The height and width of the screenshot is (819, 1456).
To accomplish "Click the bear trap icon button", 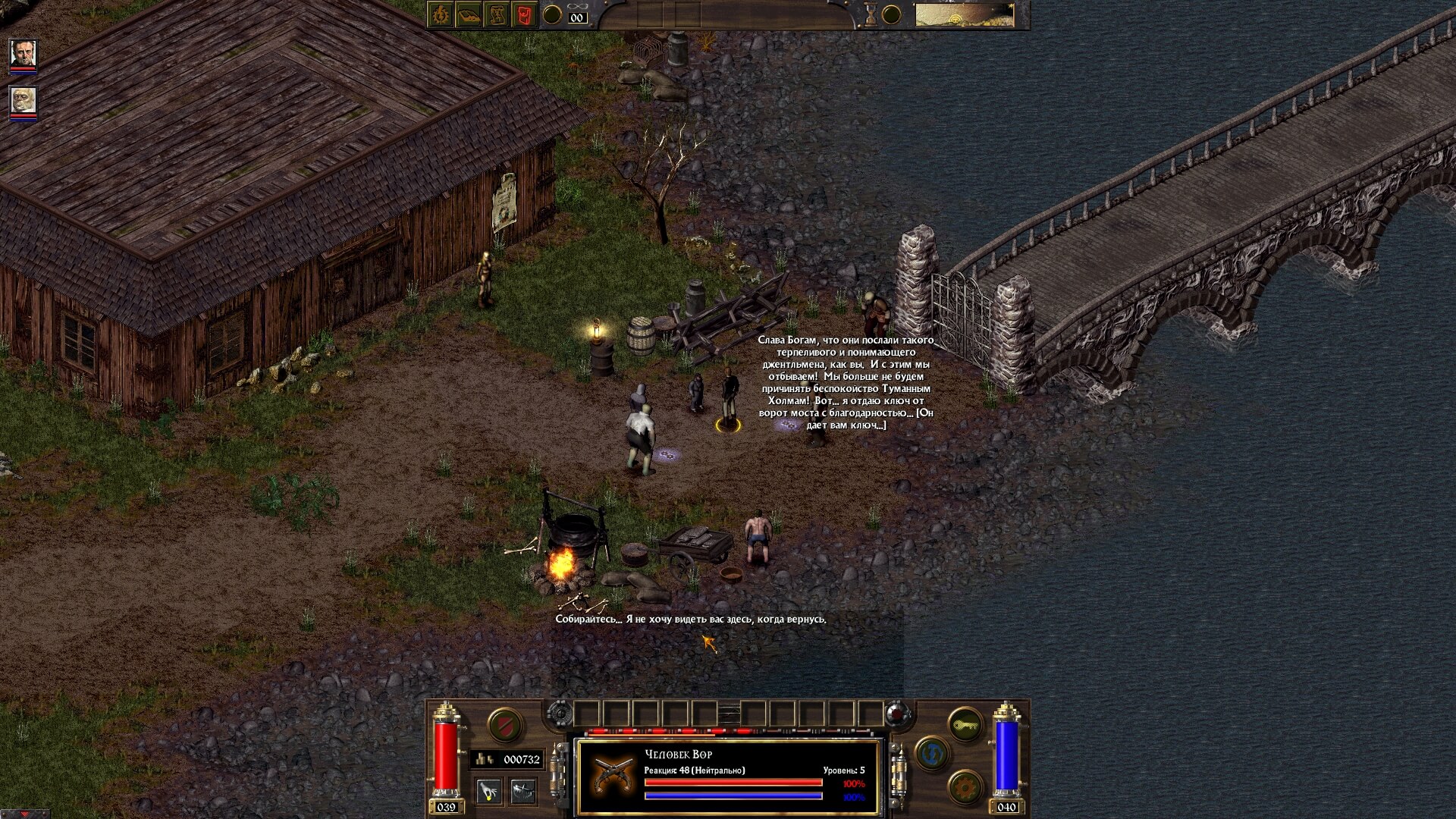I will (523, 791).
